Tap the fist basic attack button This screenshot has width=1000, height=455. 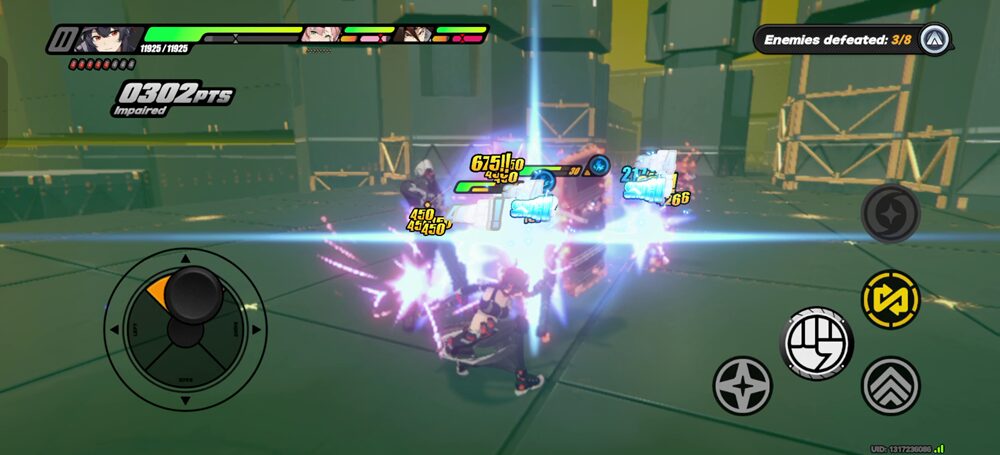pos(816,344)
